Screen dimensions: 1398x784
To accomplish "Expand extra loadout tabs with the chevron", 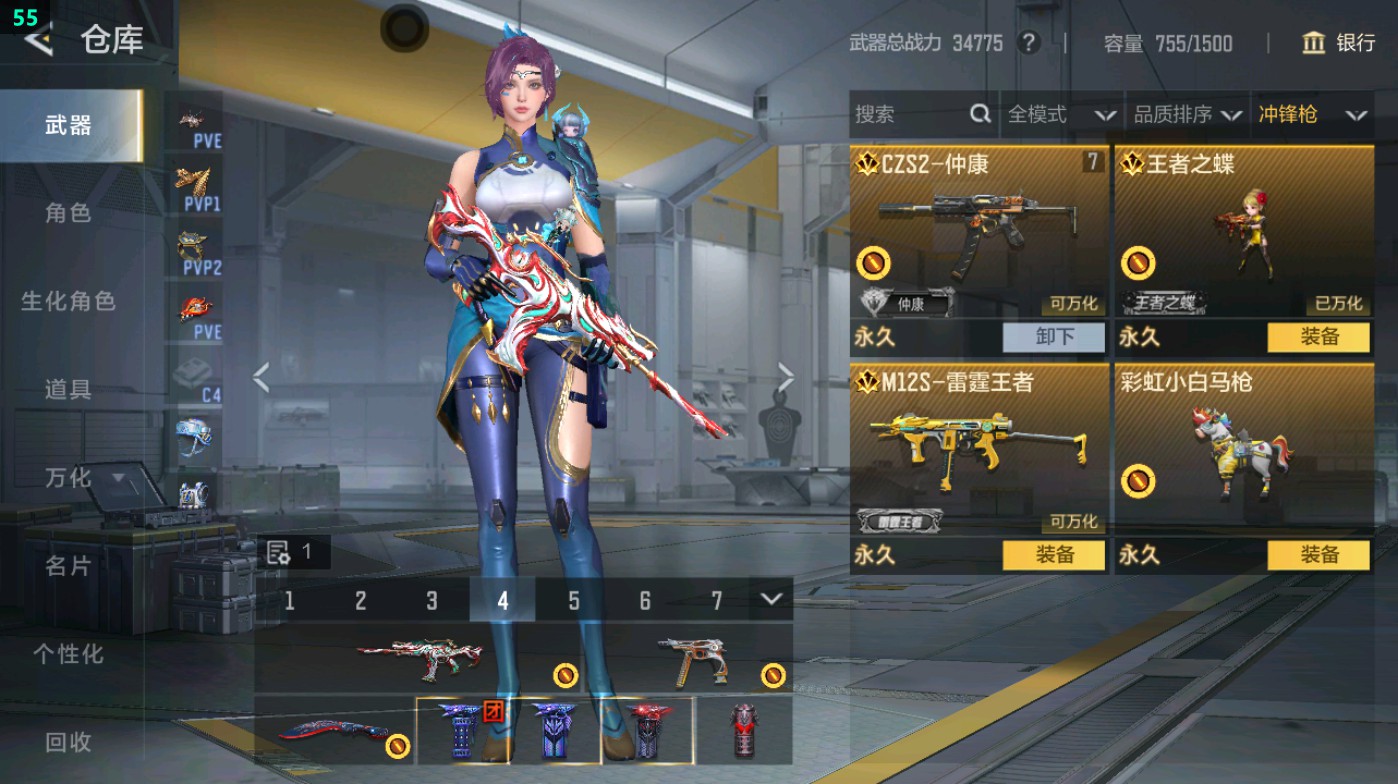I will pyautogui.click(x=770, y=601).
